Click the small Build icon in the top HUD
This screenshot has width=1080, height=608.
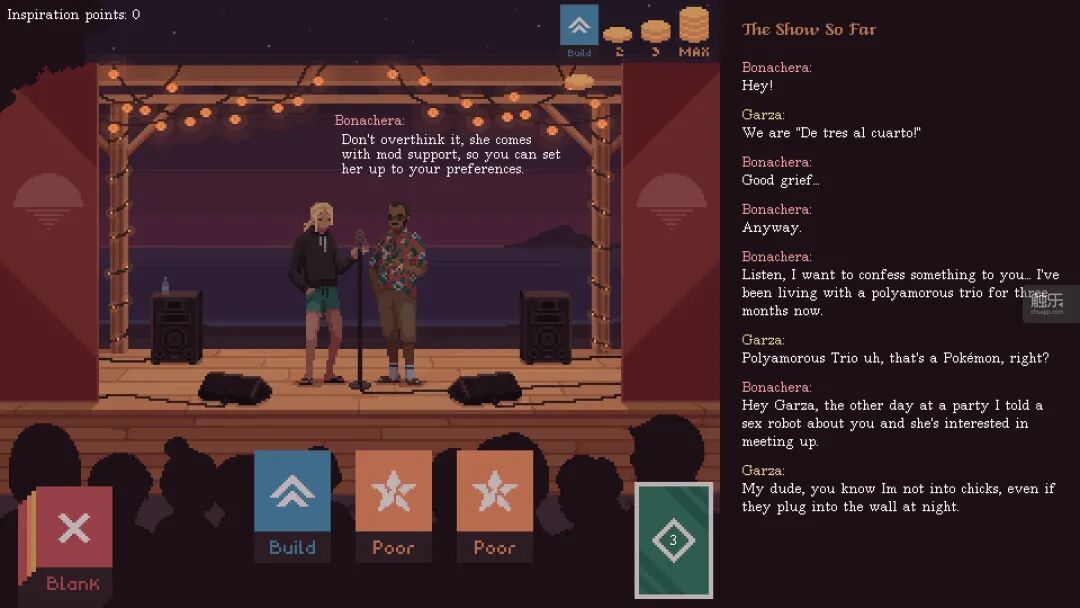pyautogui.click(x=579, y=30)
